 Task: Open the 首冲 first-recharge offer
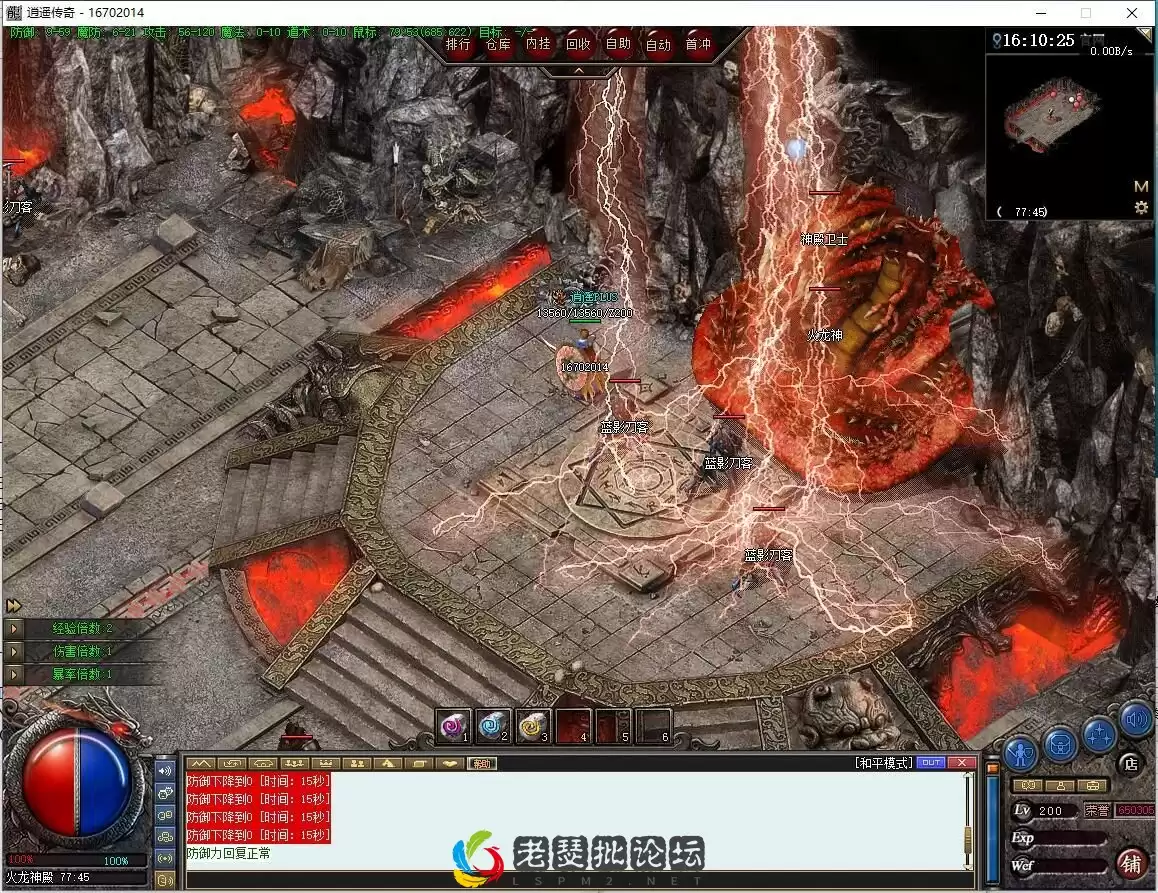698,44
